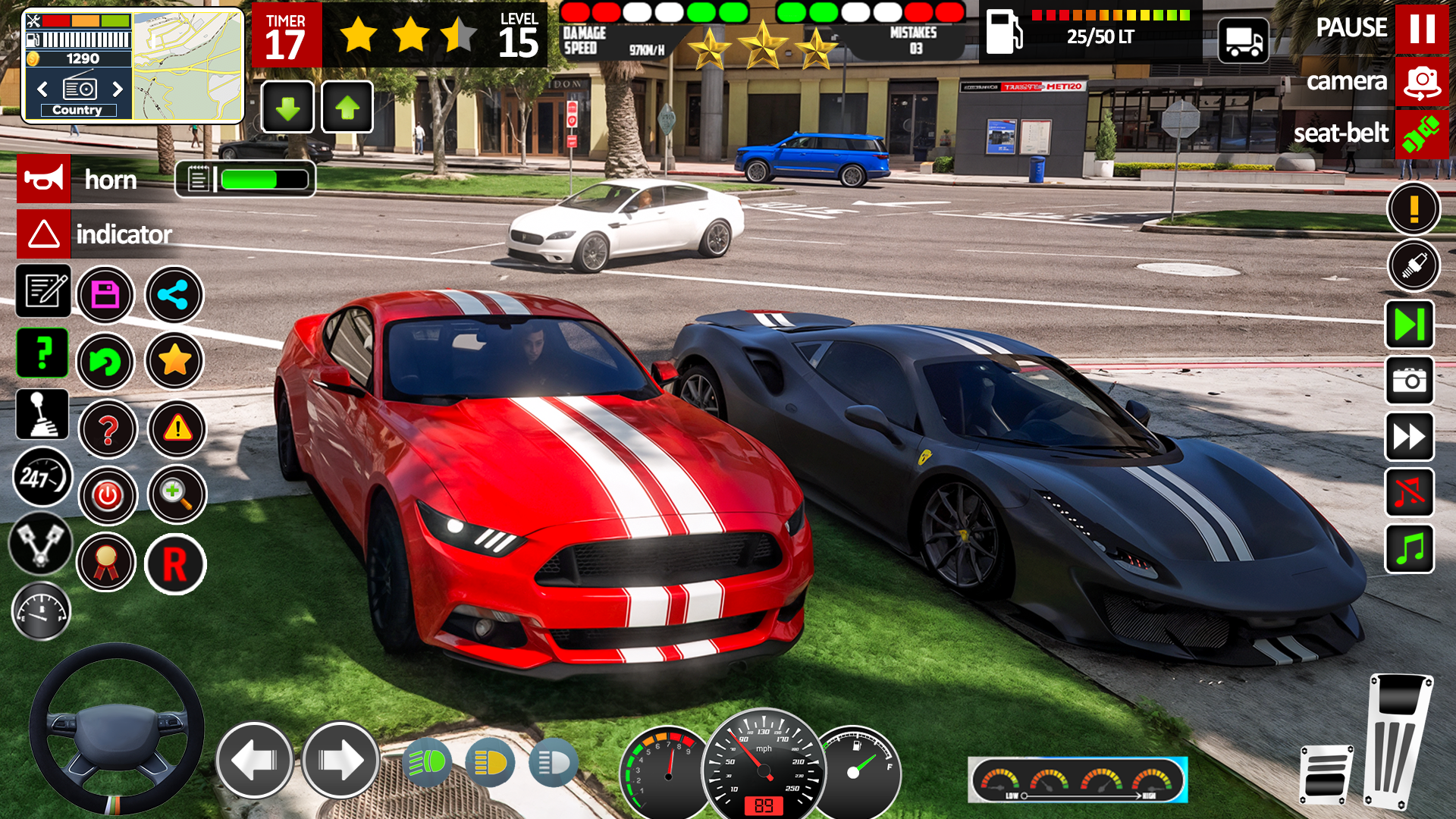
Task: Select the next radio station arrow
Action: click(118, 89)
